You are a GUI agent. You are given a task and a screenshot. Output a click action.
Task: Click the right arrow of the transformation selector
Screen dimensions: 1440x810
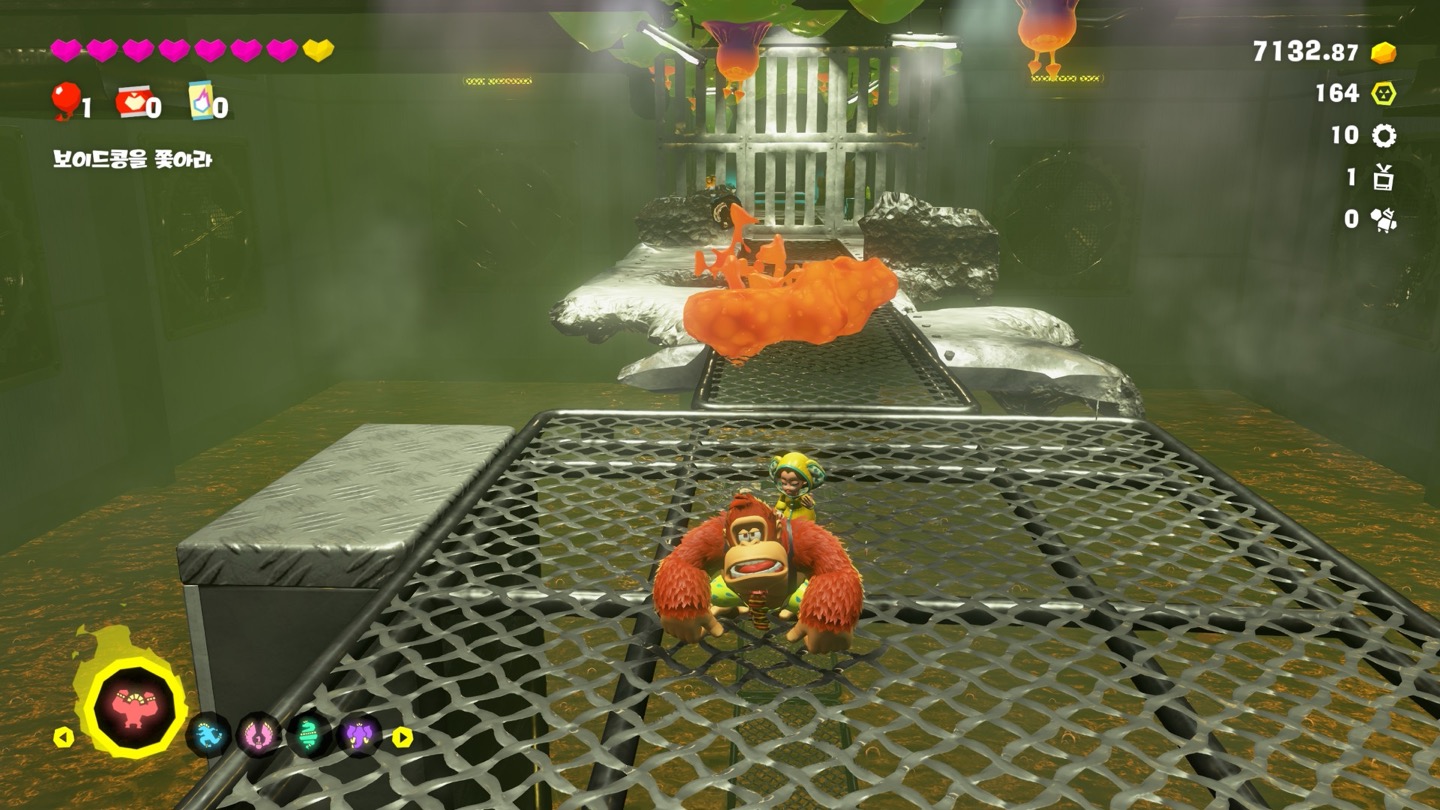tap(402, 737)
